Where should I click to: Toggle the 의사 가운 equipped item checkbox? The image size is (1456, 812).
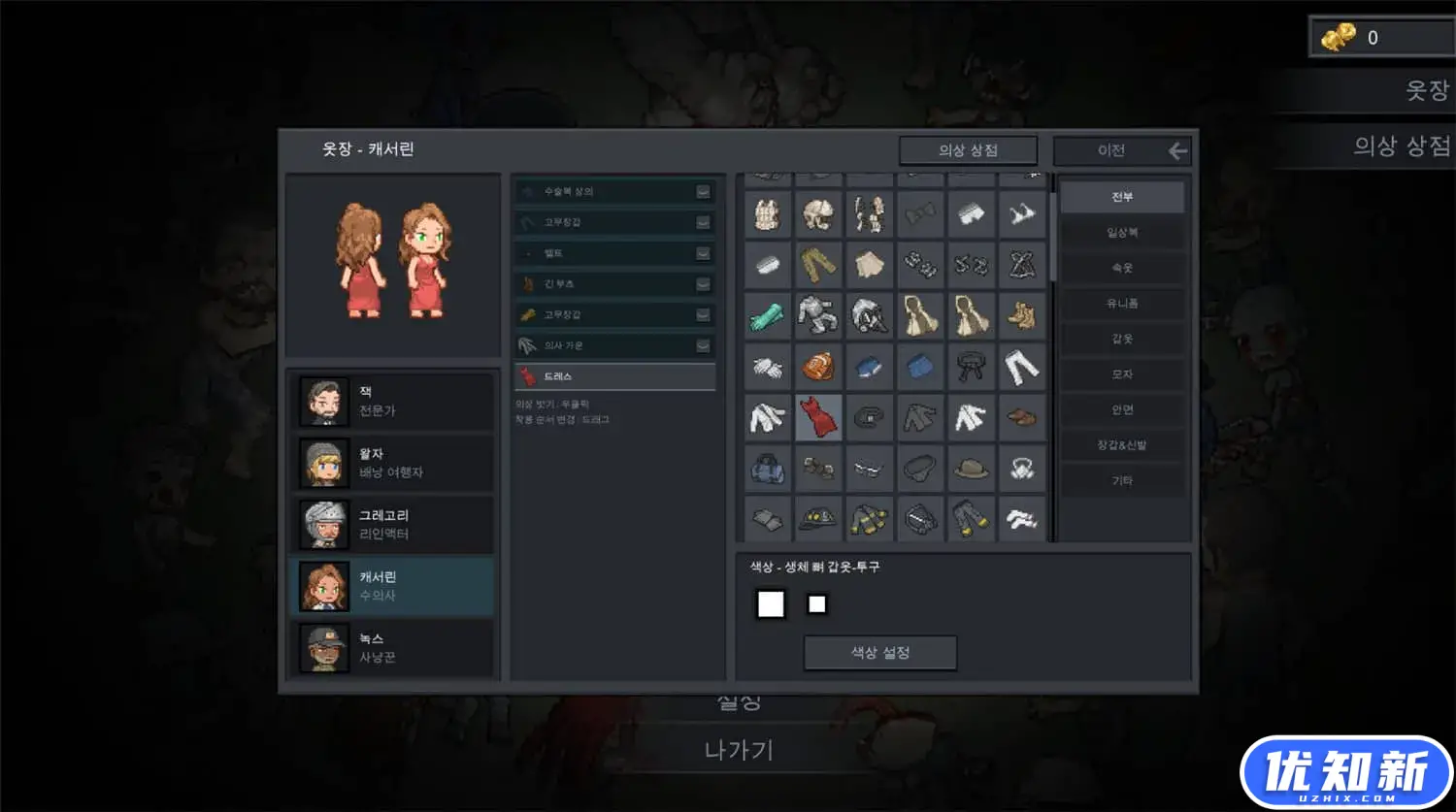point(703,346)
